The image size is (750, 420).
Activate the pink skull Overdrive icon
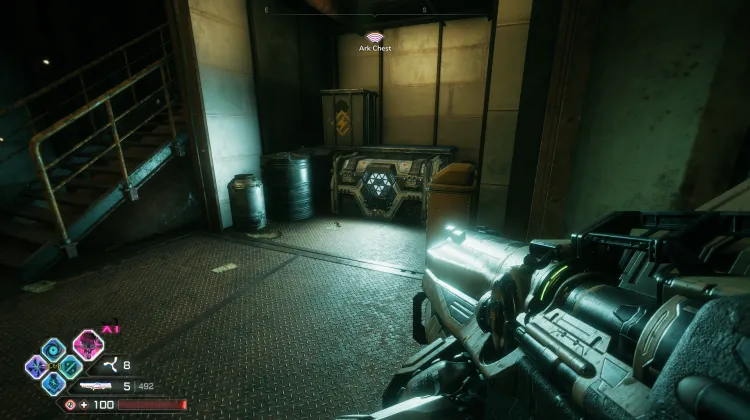[x=88, y=346]
